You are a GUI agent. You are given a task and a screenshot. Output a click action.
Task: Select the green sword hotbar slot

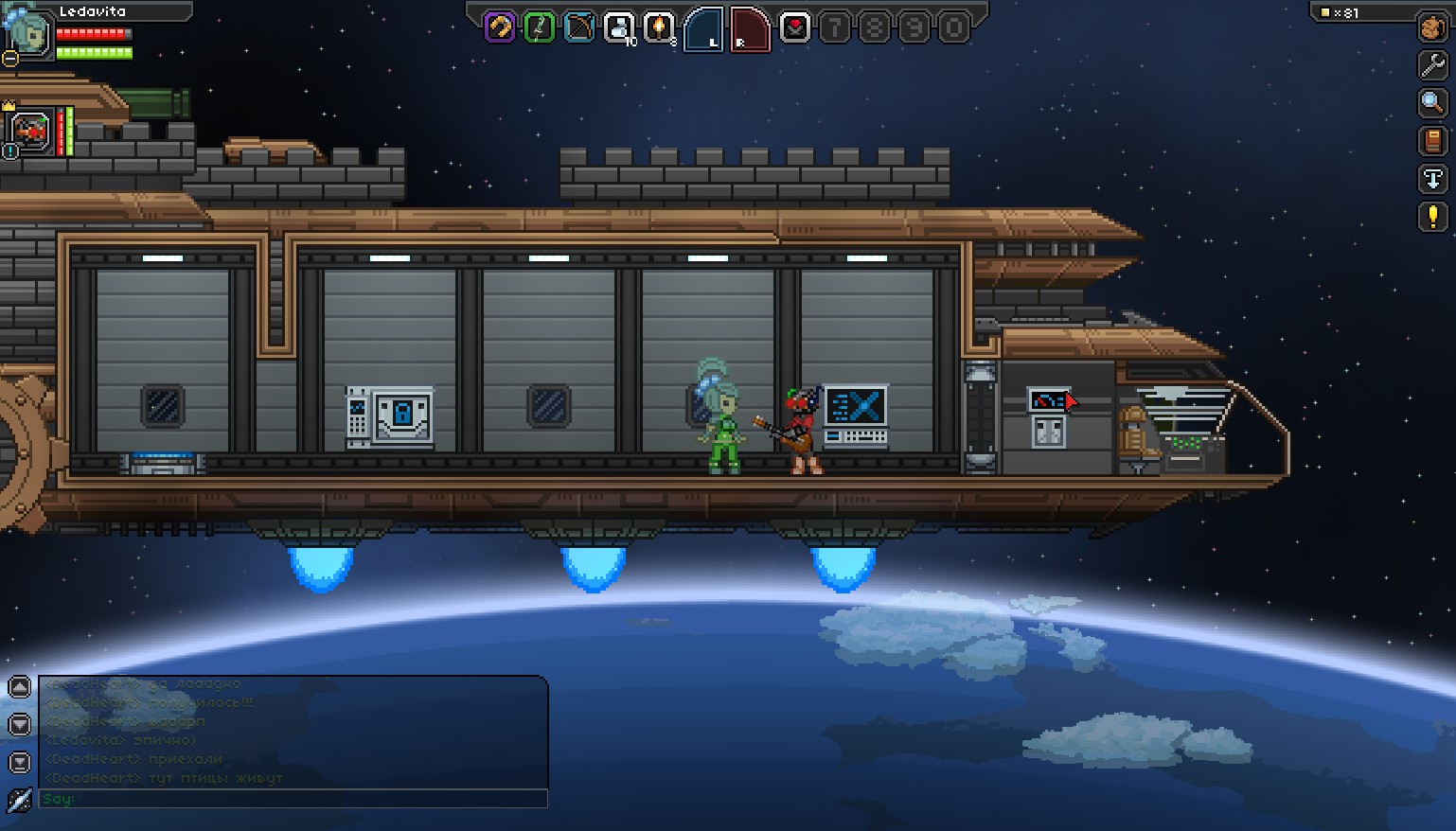pyautogui.click(x=539, y=27)
